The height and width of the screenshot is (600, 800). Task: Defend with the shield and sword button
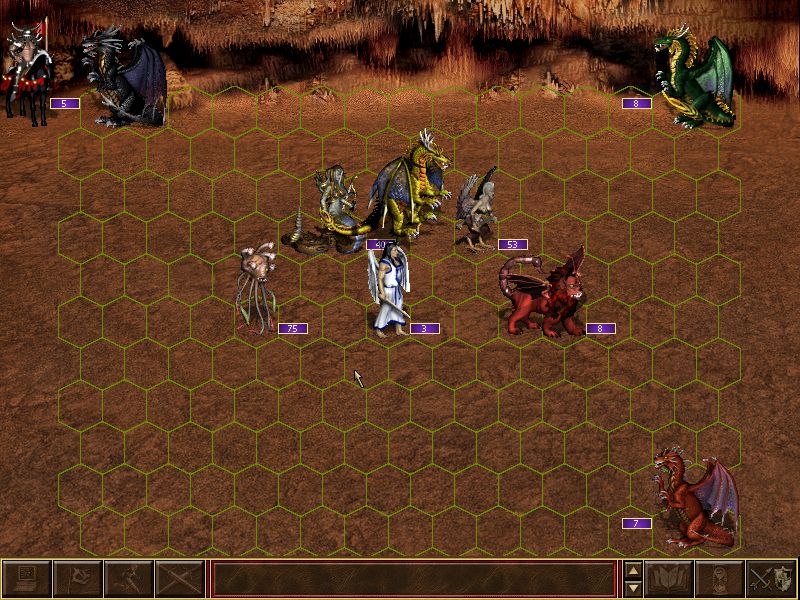772,579
